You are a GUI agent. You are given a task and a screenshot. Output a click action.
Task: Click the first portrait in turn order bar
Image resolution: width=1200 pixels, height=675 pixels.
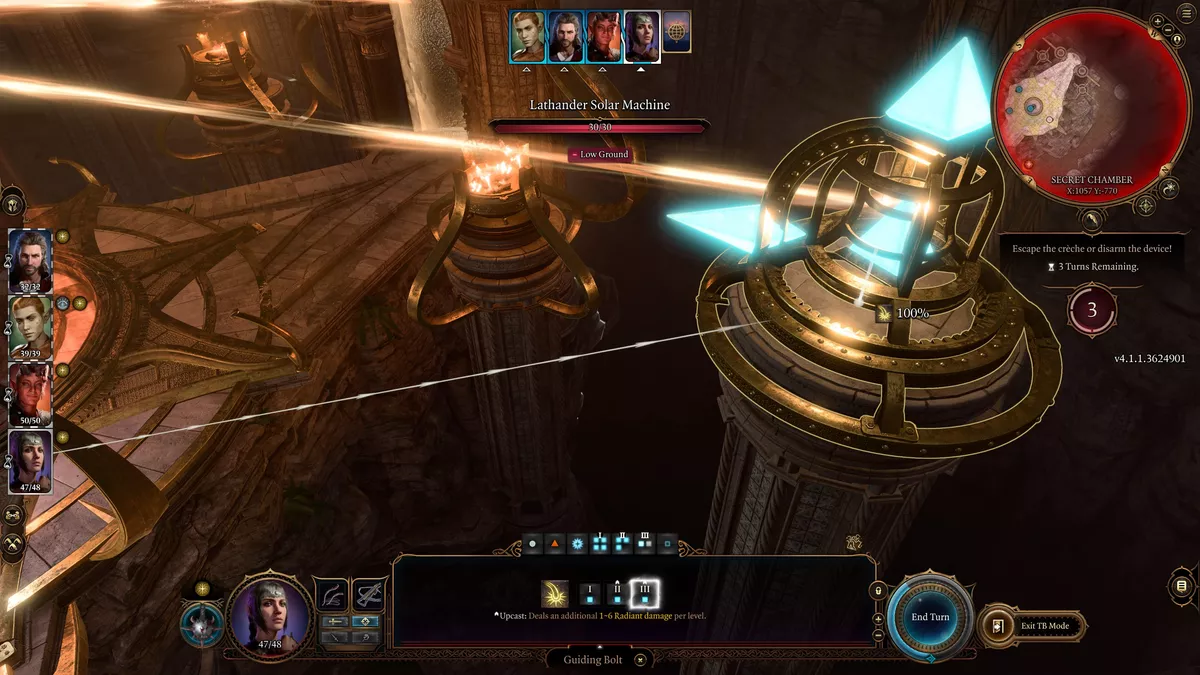(528, 37)
